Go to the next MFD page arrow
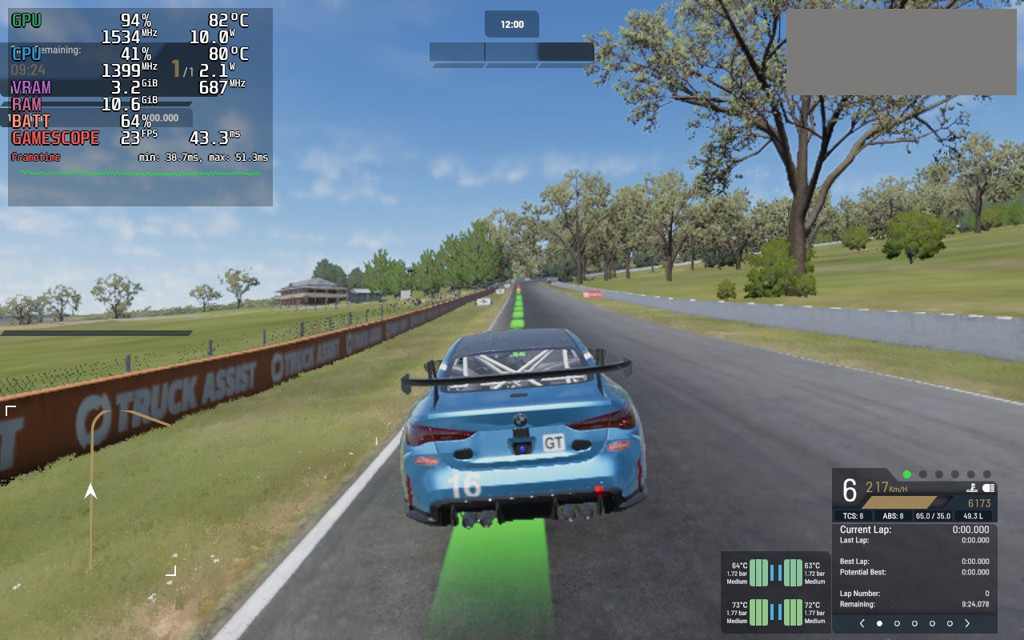Screen dimensions: 1024x640 tap(967, 623)
